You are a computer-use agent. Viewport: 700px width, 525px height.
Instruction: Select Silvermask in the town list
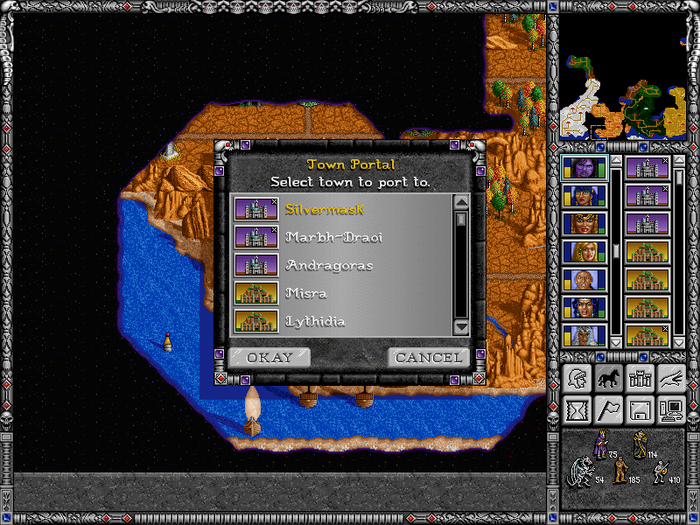pos(325,209)
